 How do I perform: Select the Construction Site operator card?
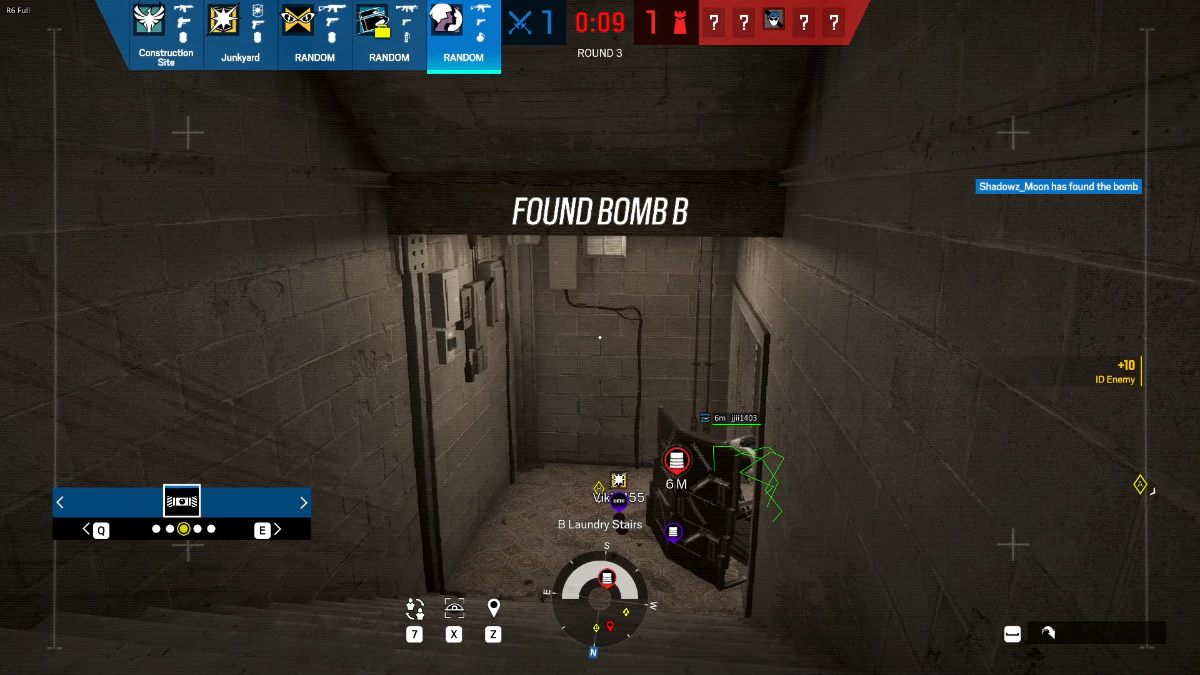(x=166, y=34)
